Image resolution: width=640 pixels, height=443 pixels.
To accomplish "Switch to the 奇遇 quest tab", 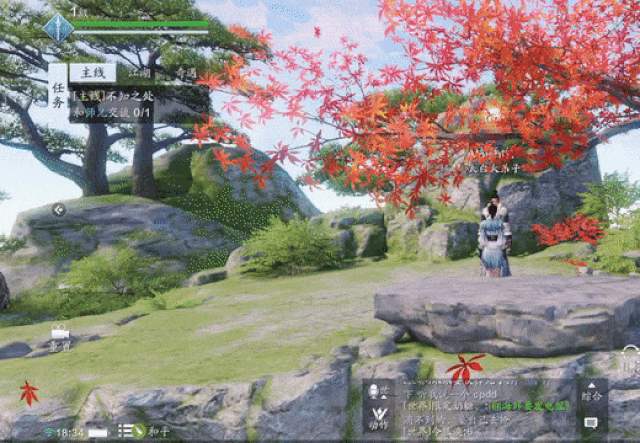I will click(x=184, y=72).
